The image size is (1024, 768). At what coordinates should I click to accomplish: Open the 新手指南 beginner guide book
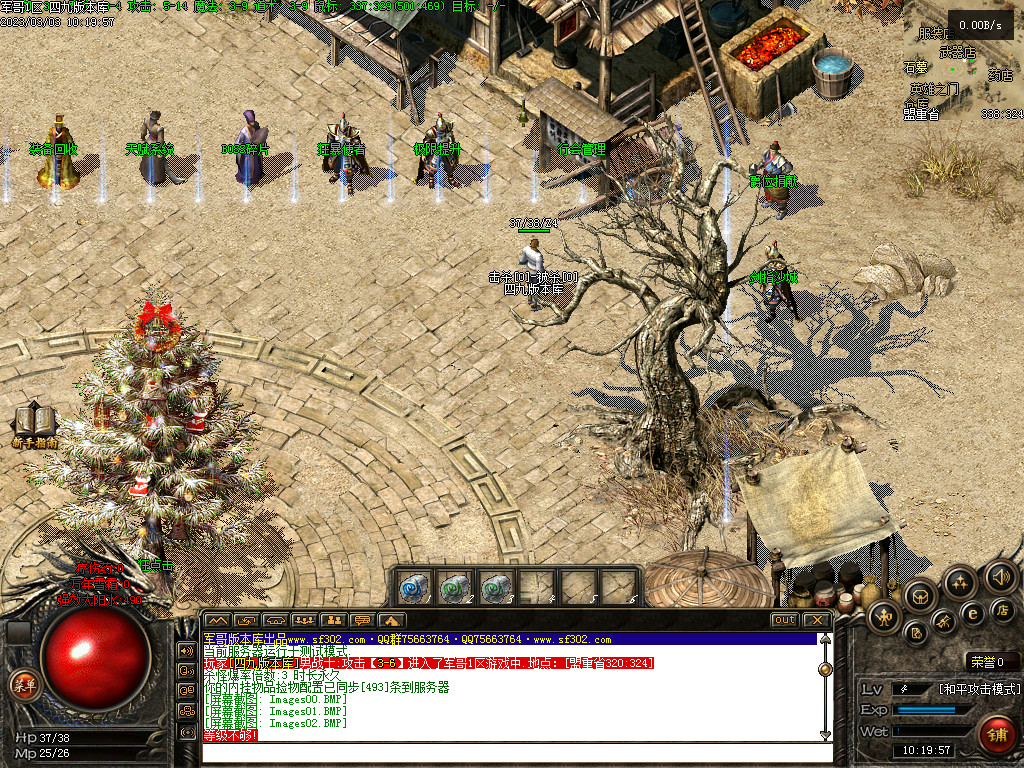click(34, 424)
